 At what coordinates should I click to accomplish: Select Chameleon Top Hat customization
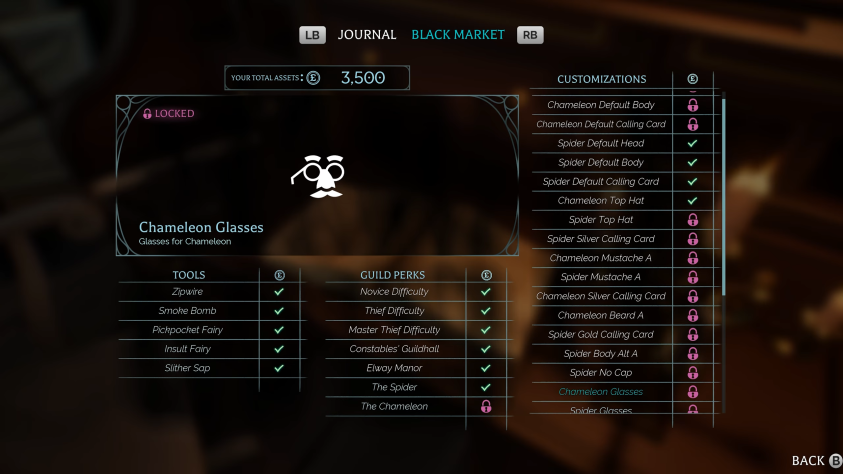(601, 201)
